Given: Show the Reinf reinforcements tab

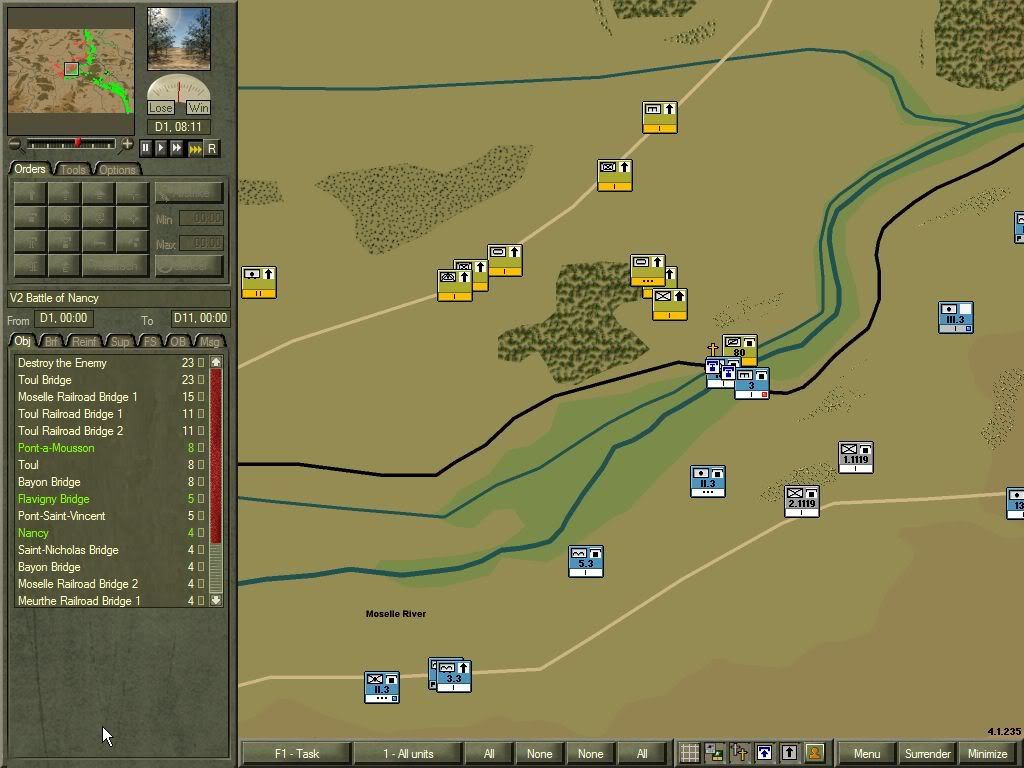Looking at the screenshot, I should [x=86, y=342].
